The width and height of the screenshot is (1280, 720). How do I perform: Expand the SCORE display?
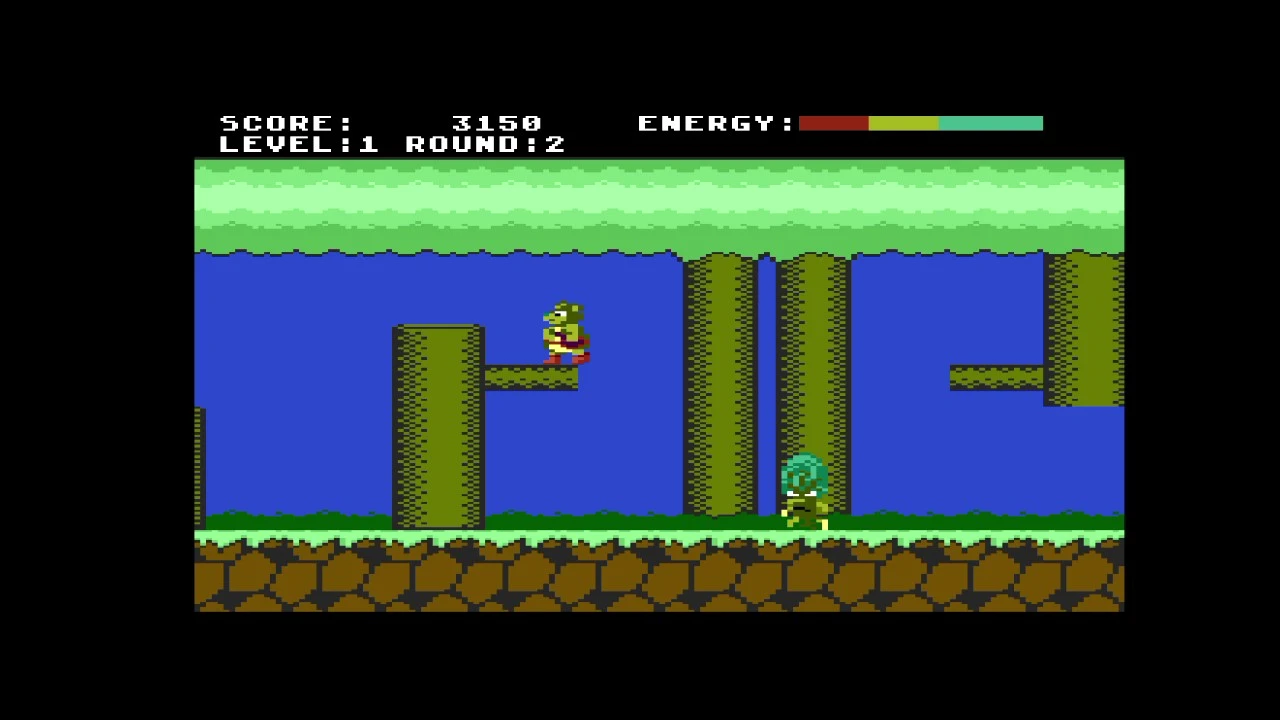[x=285, y=123]
